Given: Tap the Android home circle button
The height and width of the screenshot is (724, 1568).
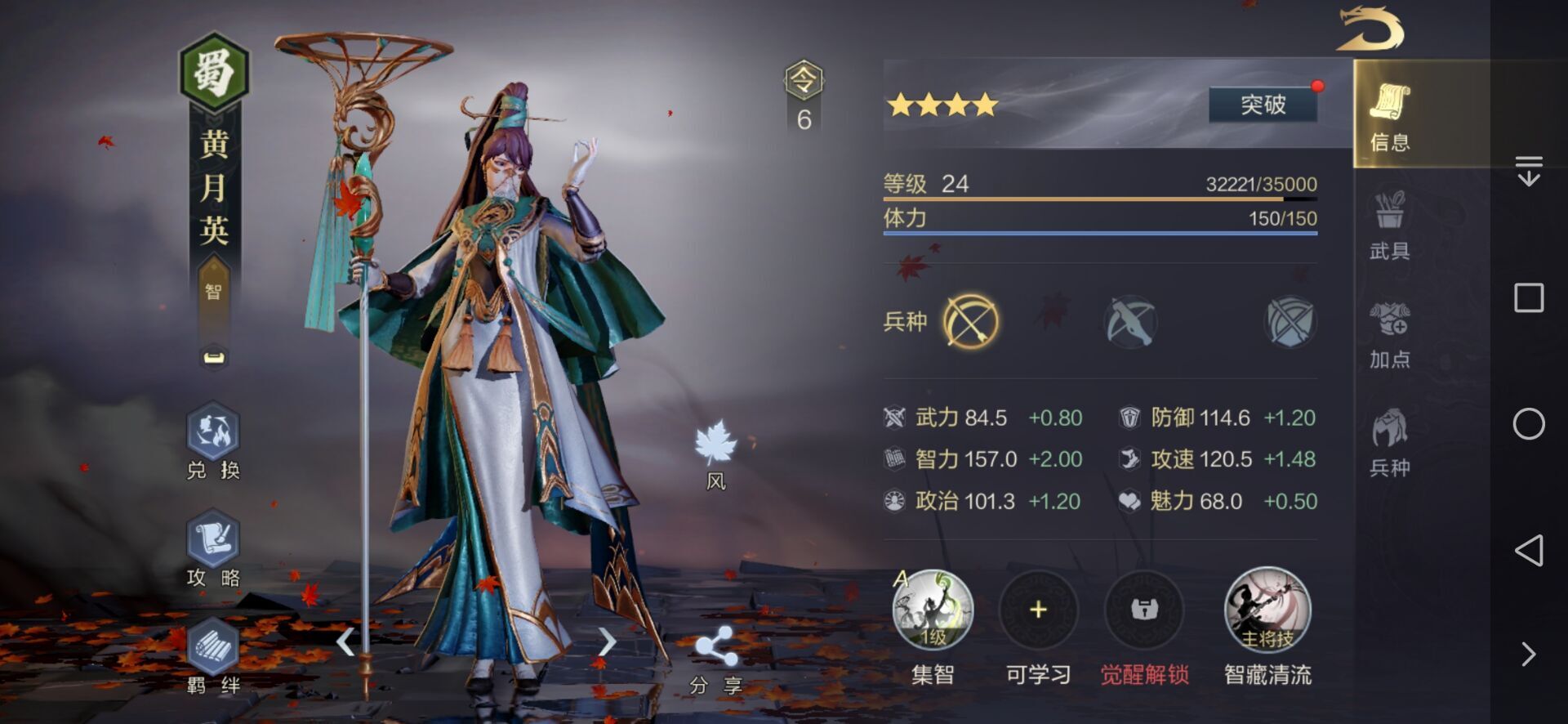Looking at the screenshot, I should (x=1529, y=424).
